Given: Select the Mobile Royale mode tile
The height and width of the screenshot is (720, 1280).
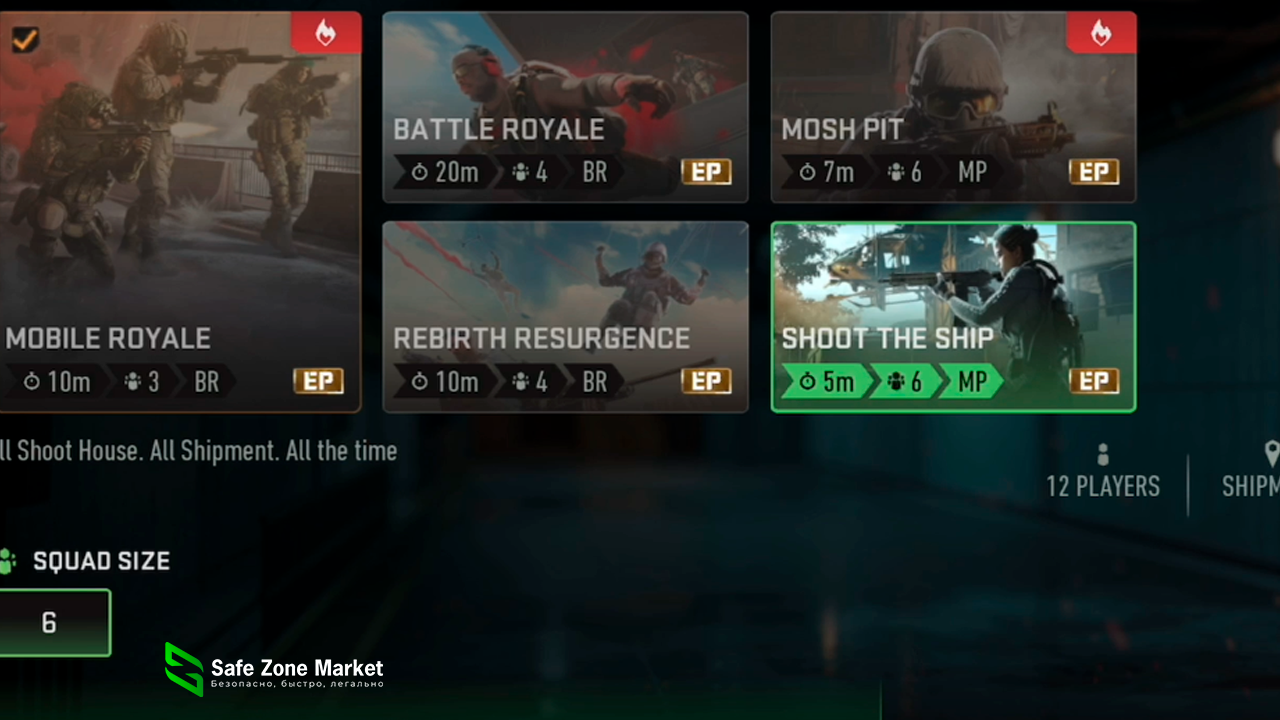Looking at the screenshot, I should (180, 220).
